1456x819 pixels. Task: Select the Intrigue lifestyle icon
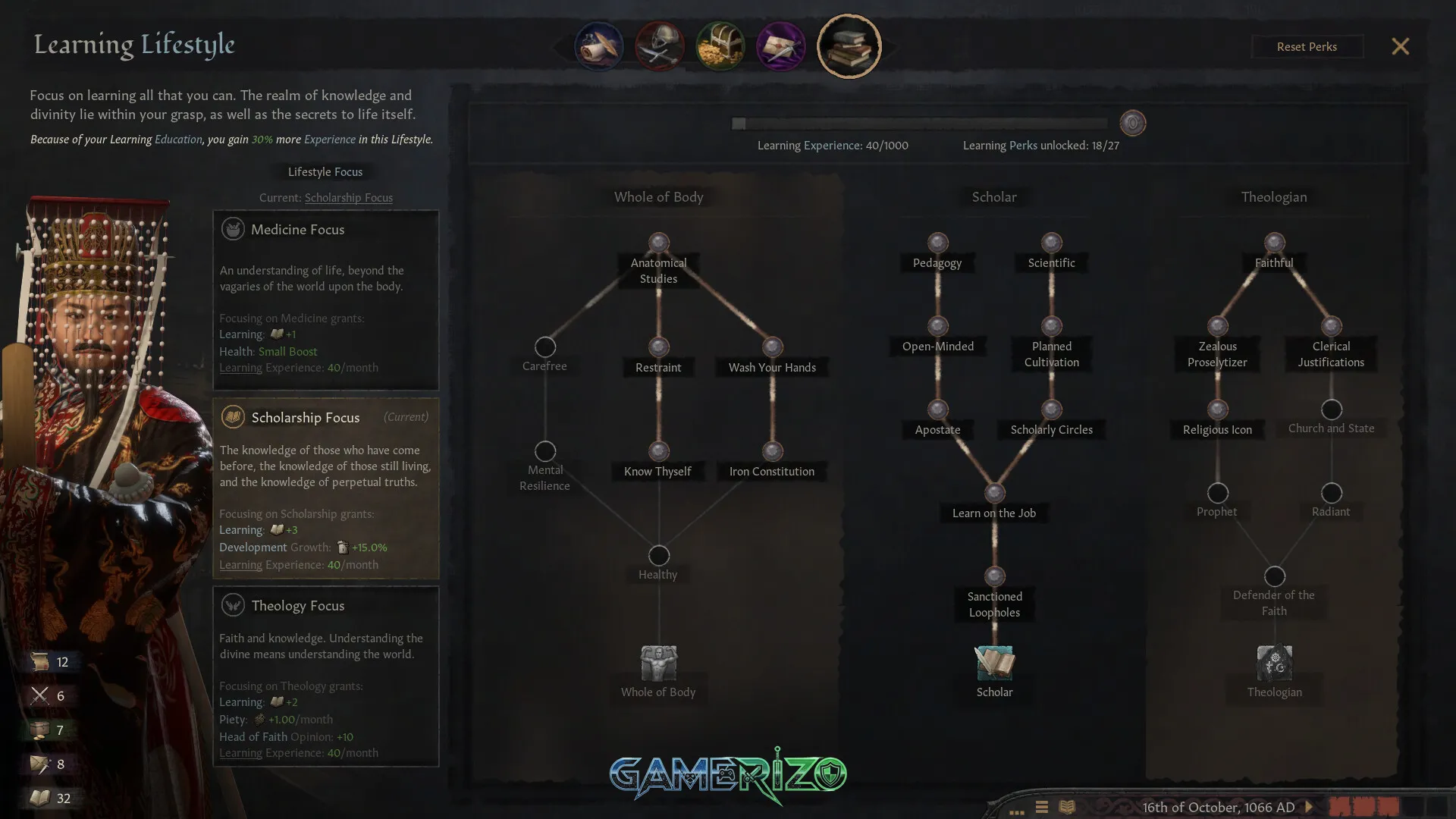click(x=780, y=45)
